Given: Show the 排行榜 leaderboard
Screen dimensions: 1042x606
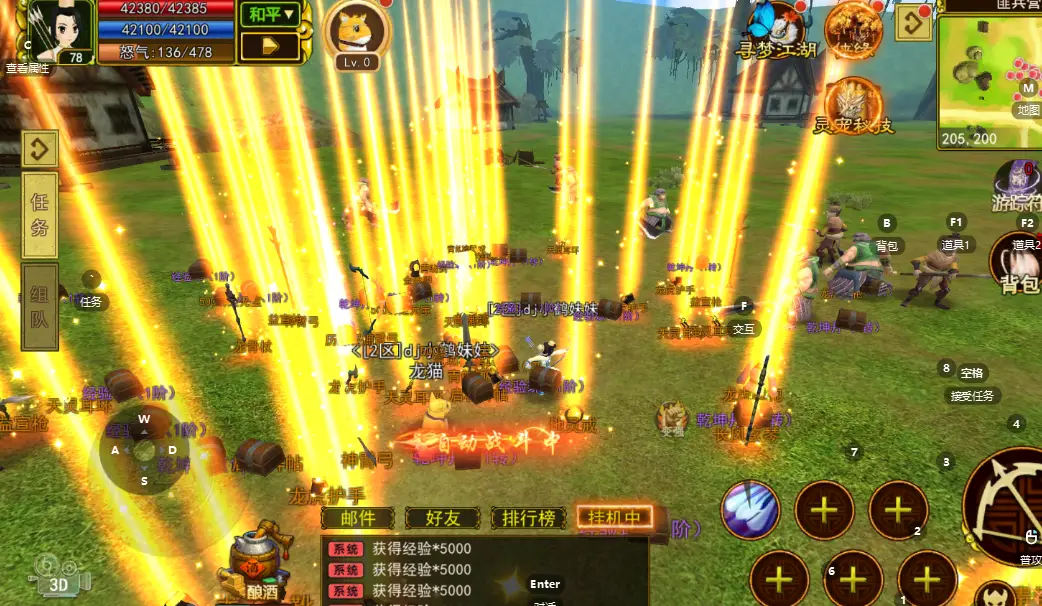Looking at the screenshot, I should pyautogui.click(x=528, y=518).
